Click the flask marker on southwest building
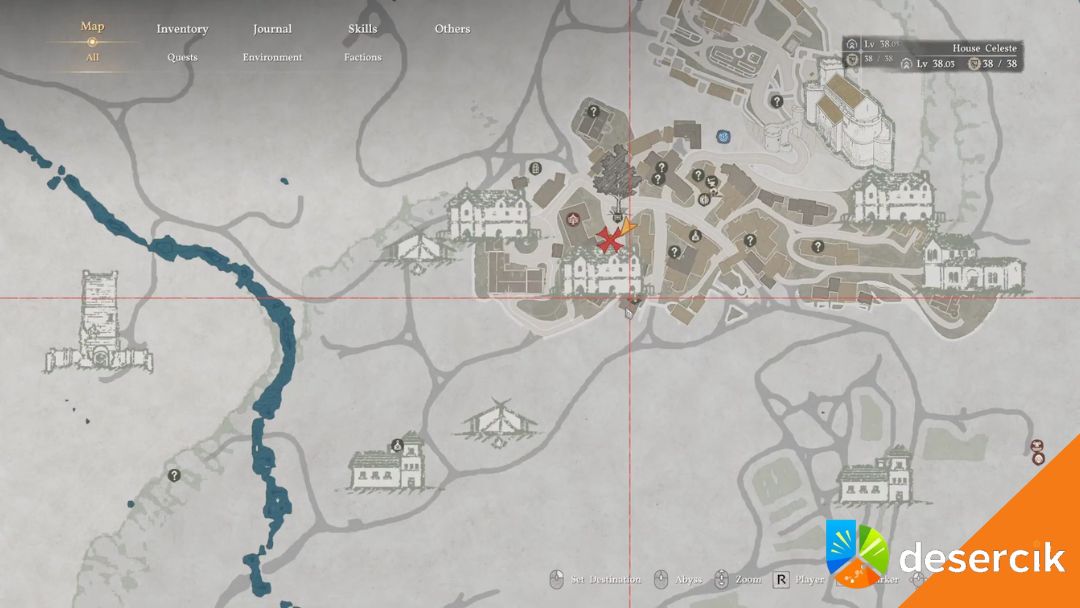The image size is (1080, 608). point(397,446)
